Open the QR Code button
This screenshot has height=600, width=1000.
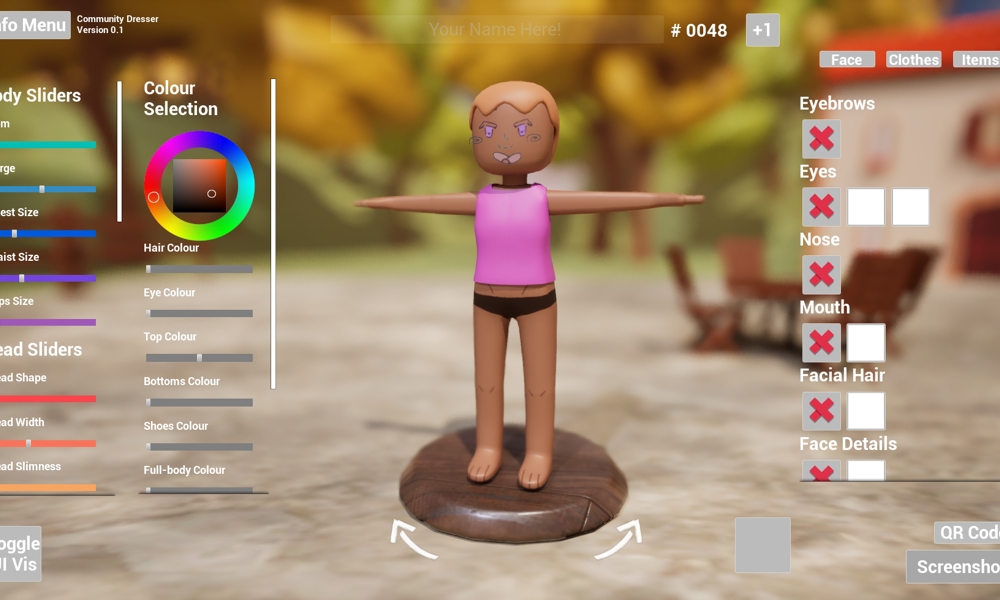tap(967, 533)
